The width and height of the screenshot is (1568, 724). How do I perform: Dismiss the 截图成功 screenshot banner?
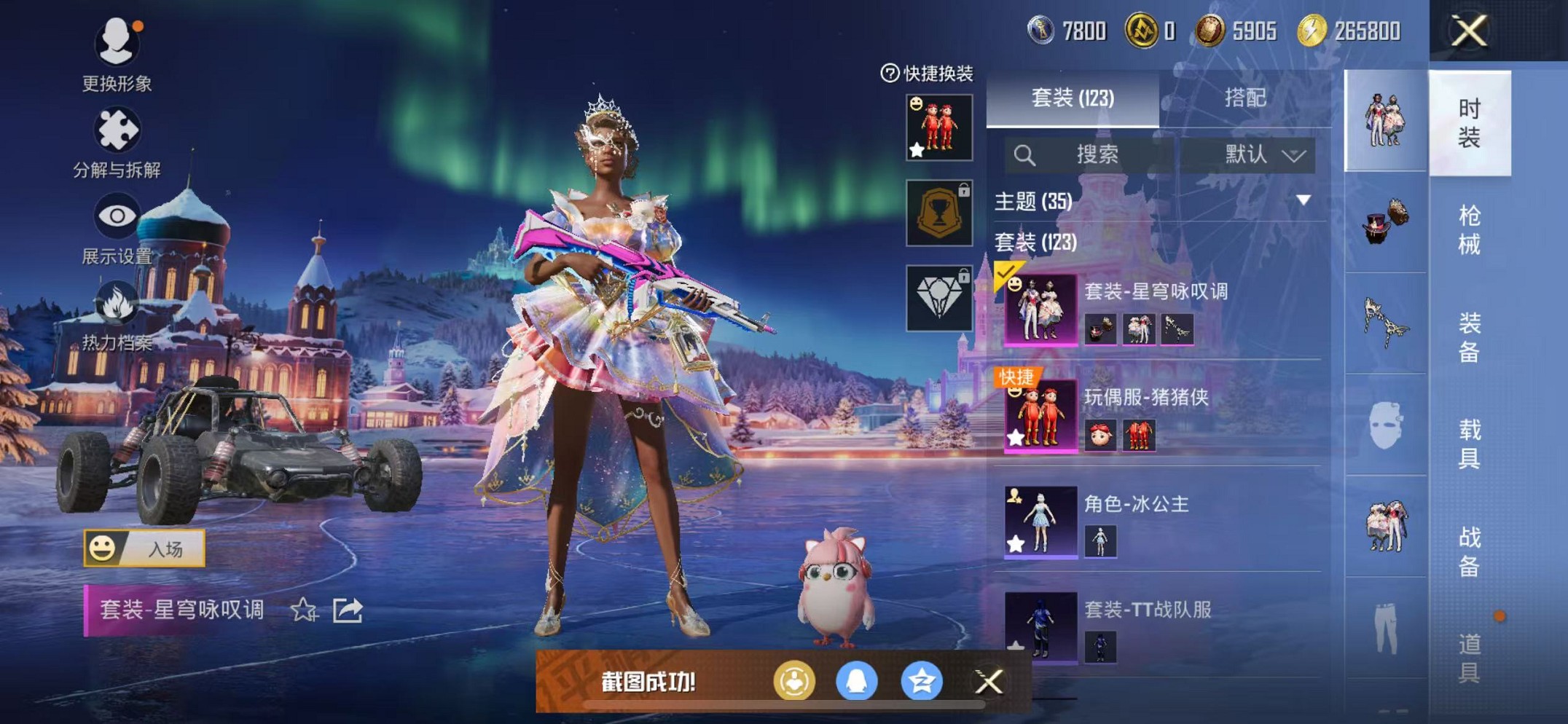pos(989,682)
